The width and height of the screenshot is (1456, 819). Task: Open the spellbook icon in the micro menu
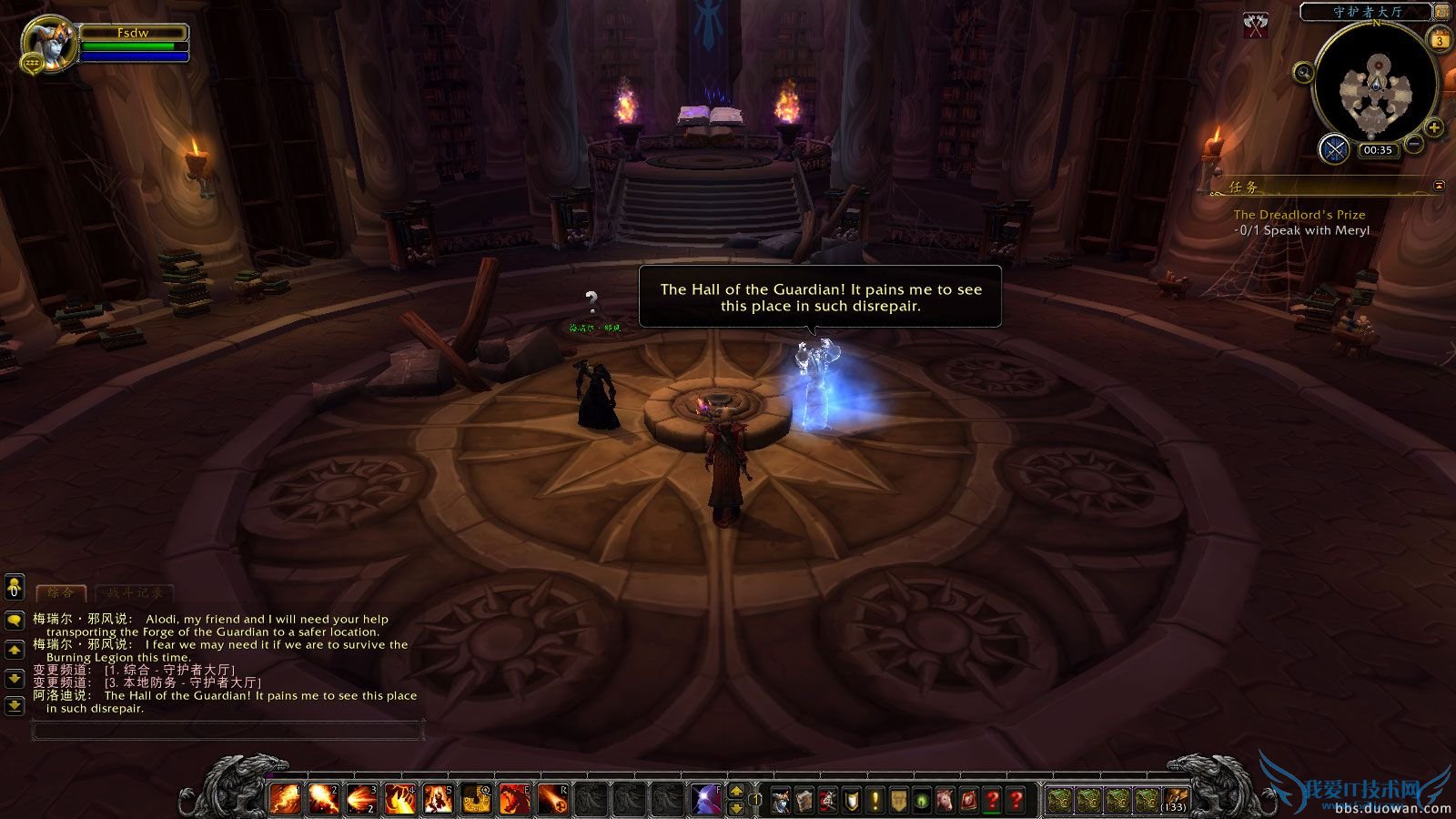[804, 801]
